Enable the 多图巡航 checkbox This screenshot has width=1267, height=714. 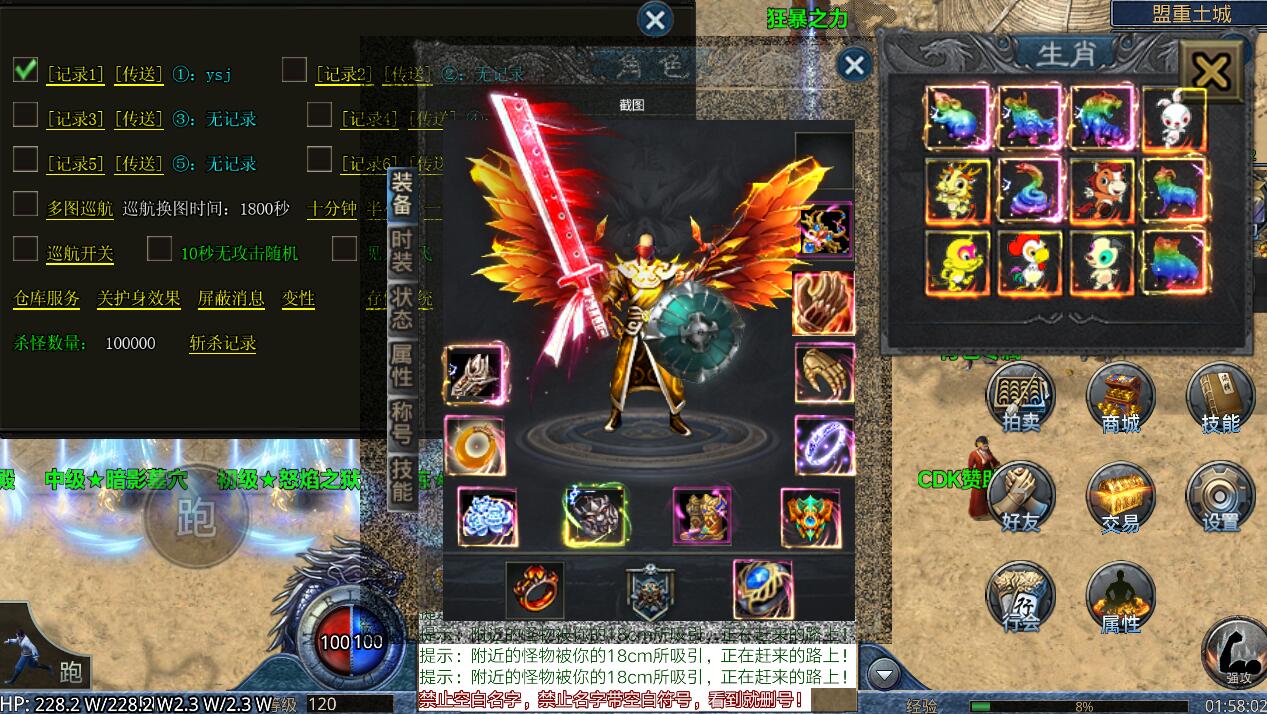[26, 205]
